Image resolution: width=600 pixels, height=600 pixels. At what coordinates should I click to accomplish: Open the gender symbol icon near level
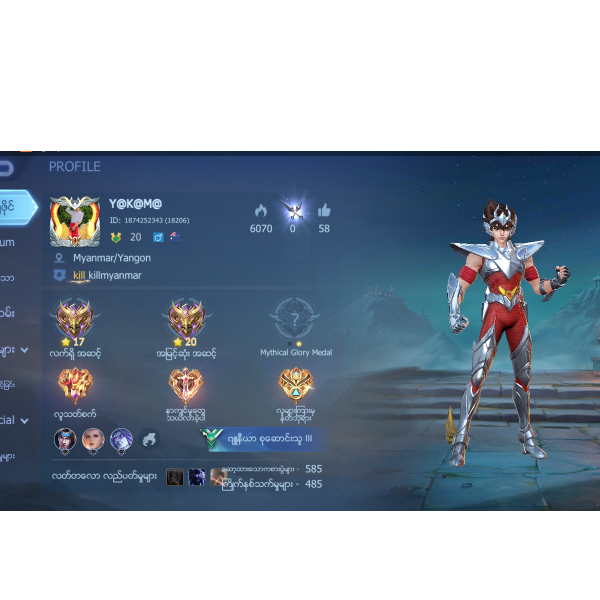[158, 237]
